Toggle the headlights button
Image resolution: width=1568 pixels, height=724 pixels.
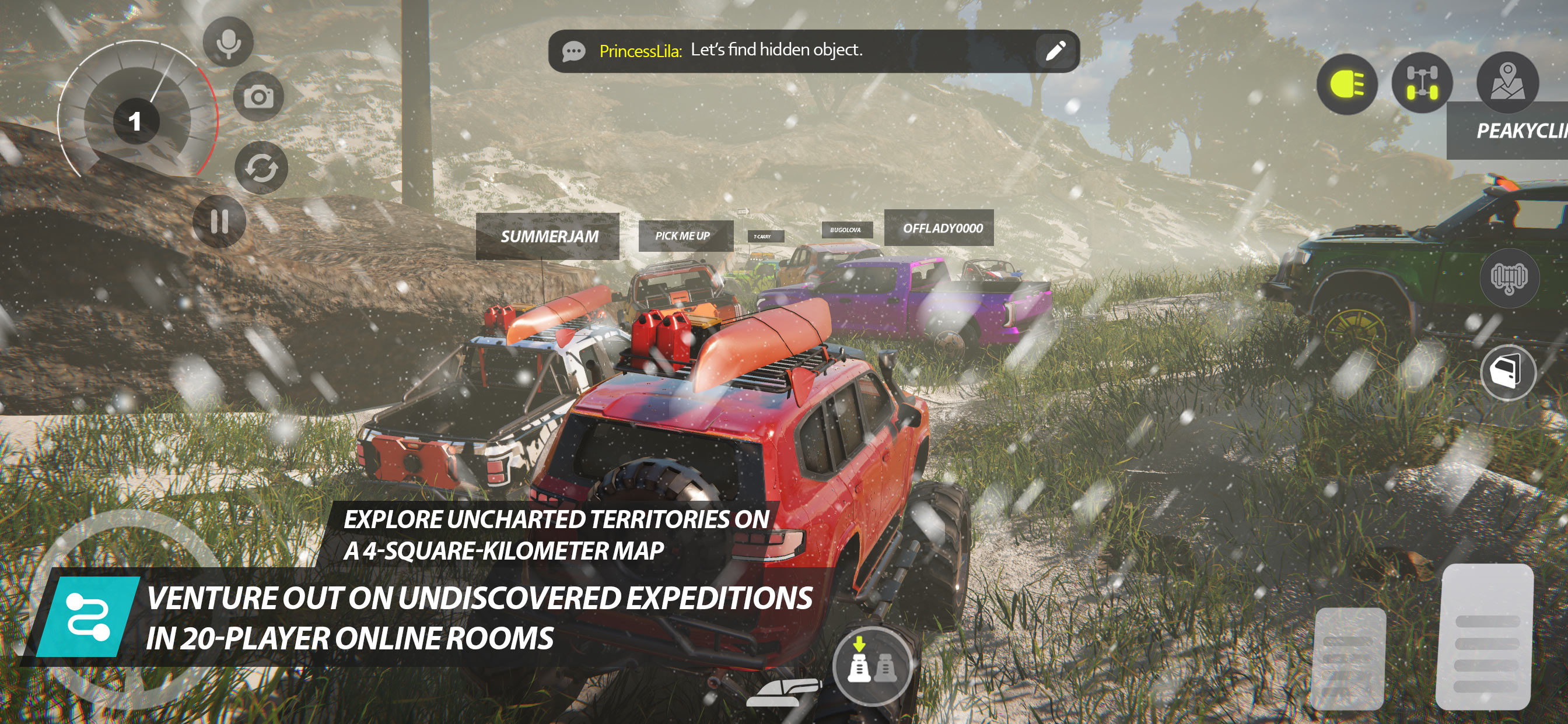click(1347, 84)
